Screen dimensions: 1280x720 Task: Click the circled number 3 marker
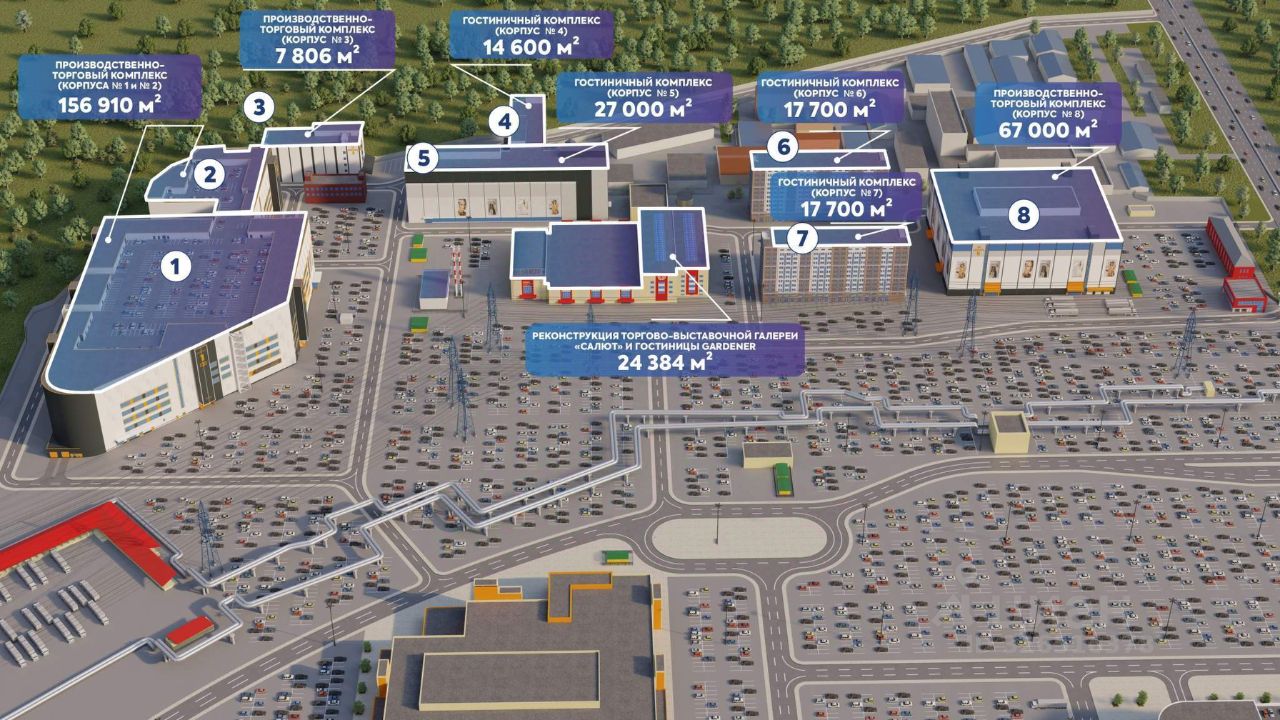(259, 106)
